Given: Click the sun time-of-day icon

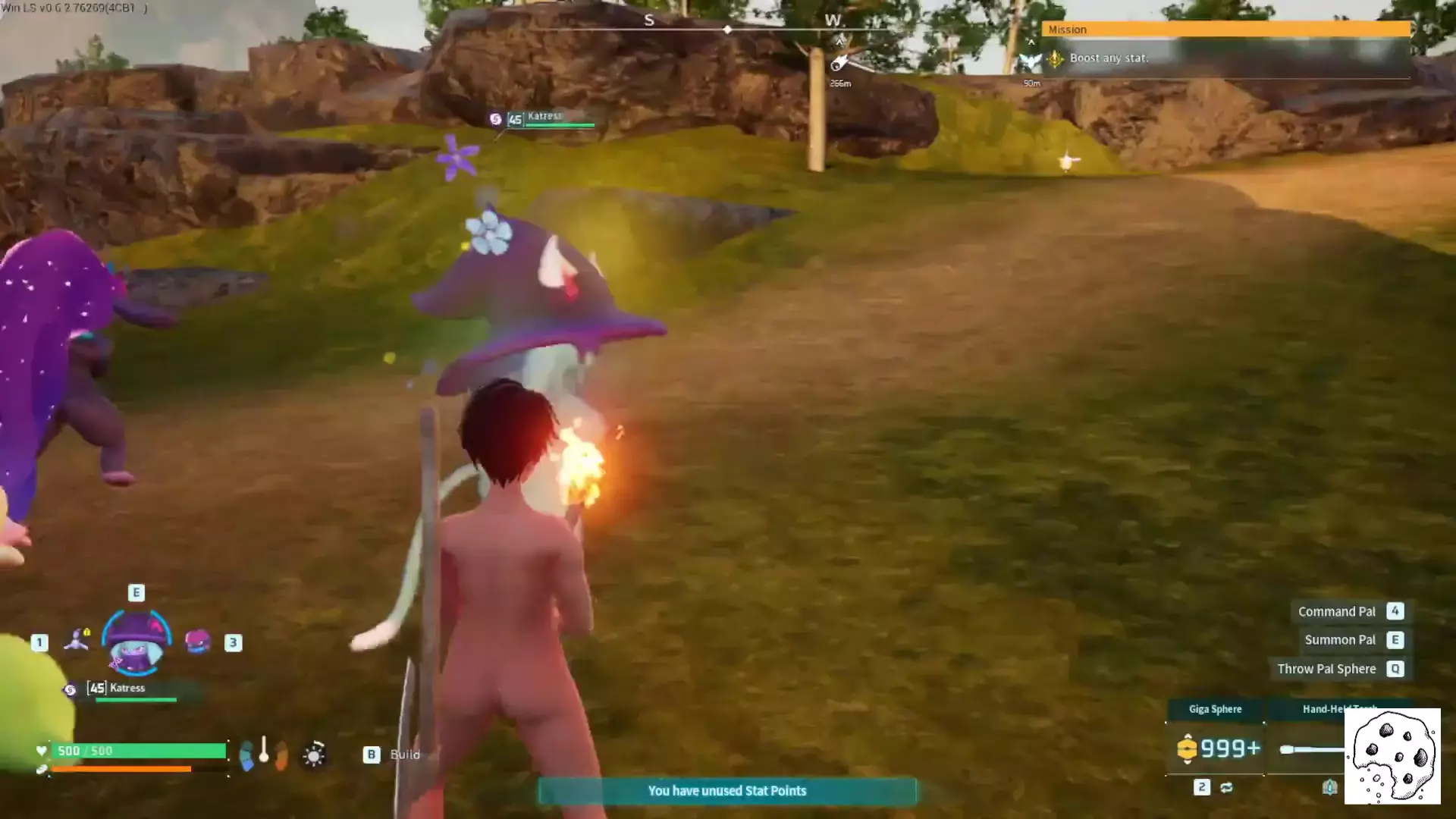Looking at the screenshot, I should (x=314, y=755).
